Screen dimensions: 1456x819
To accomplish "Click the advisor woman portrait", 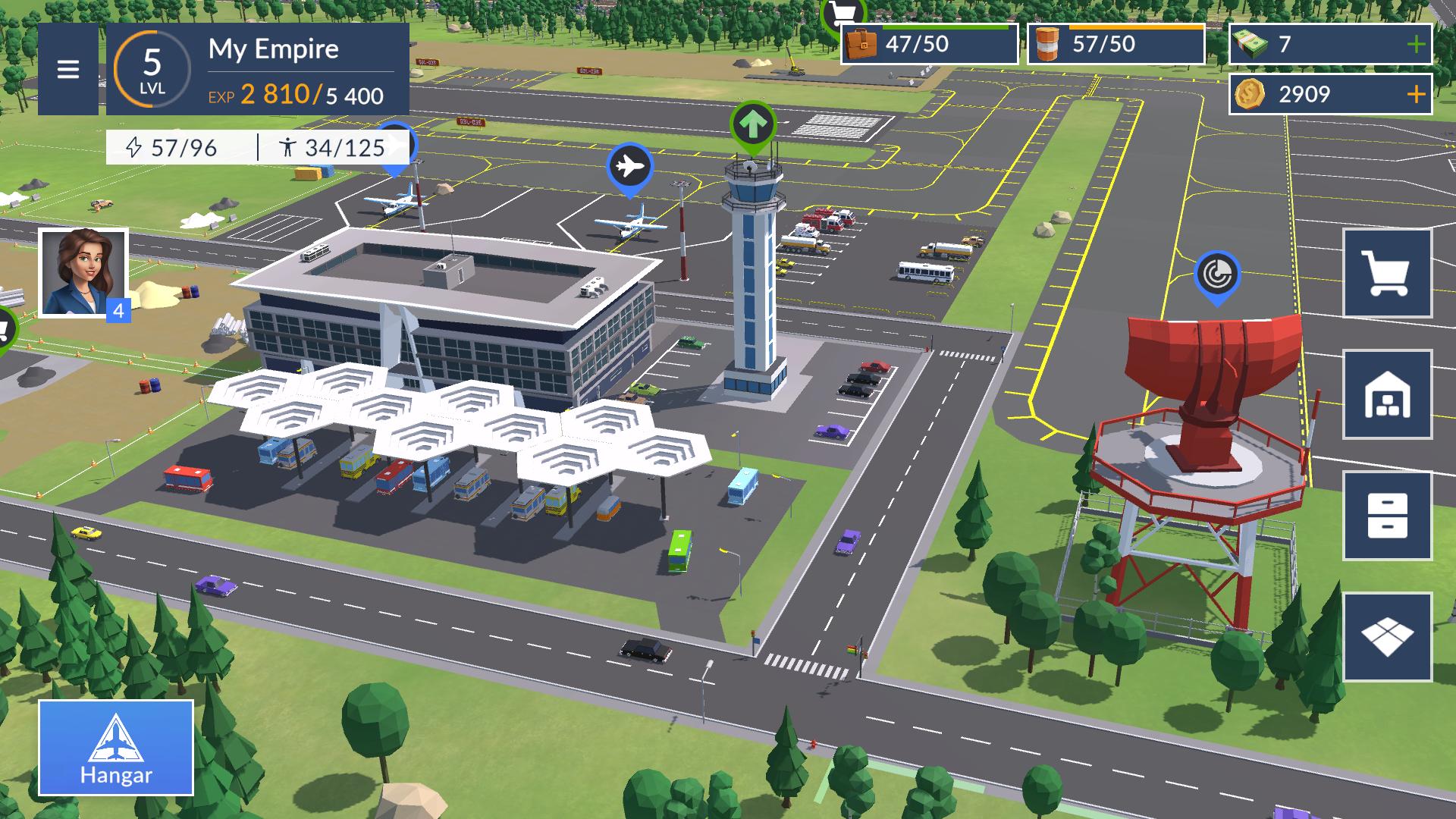I will [x=83, y=271].
